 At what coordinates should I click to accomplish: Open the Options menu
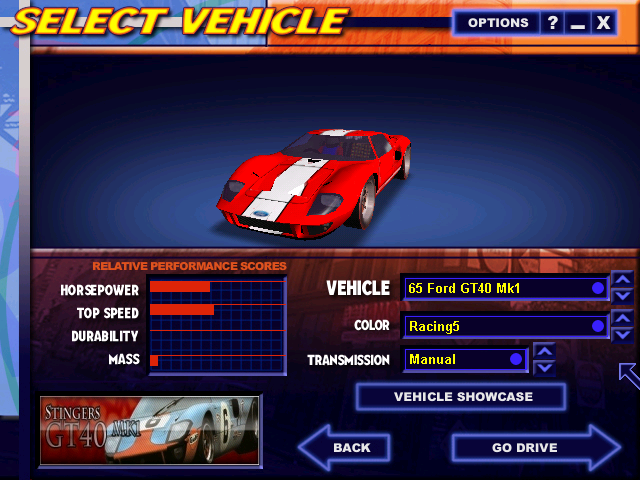(498, 23)
